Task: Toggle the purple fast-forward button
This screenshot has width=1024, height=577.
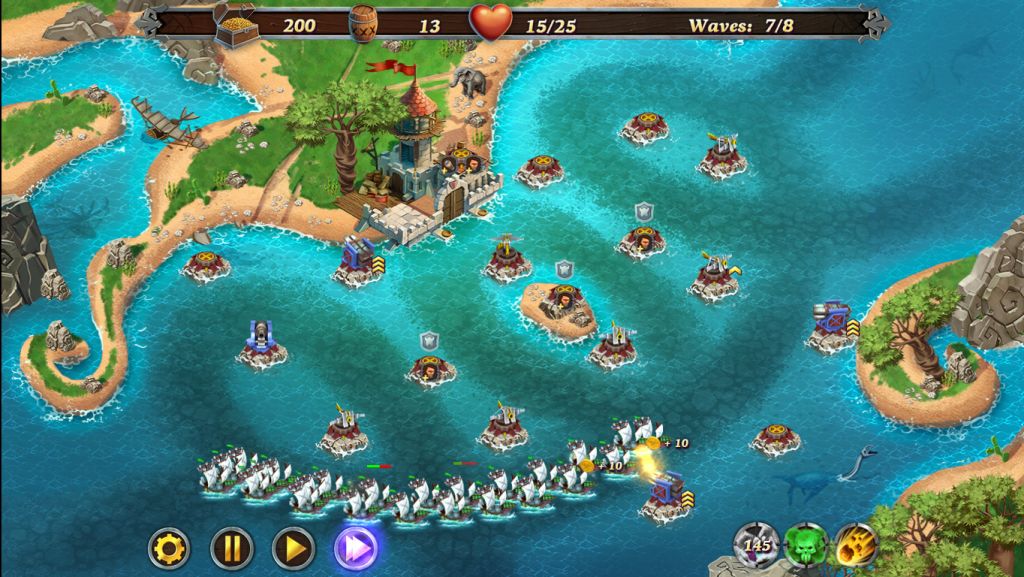Action: click(356, 547)
